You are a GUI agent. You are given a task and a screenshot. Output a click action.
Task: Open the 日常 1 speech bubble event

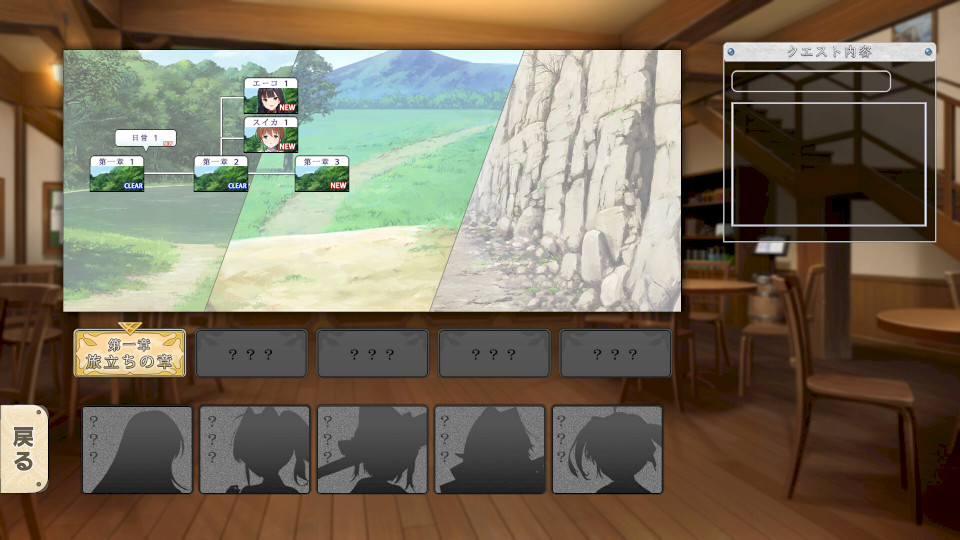[145, 138]
